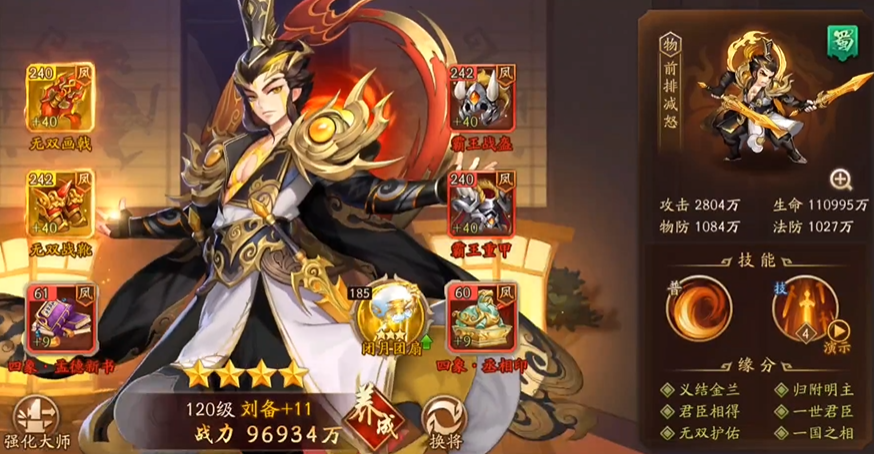Select the 霸王战盔 helmet slot
The height and width of the screenshot is (454, 874).
(x=482, y=101)
